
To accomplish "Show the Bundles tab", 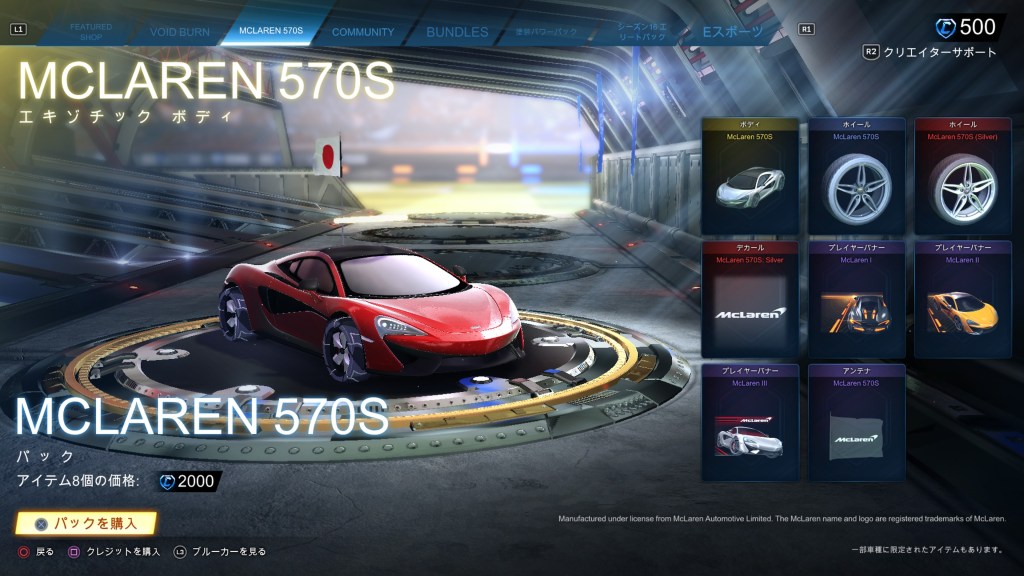I will point(457,32).
